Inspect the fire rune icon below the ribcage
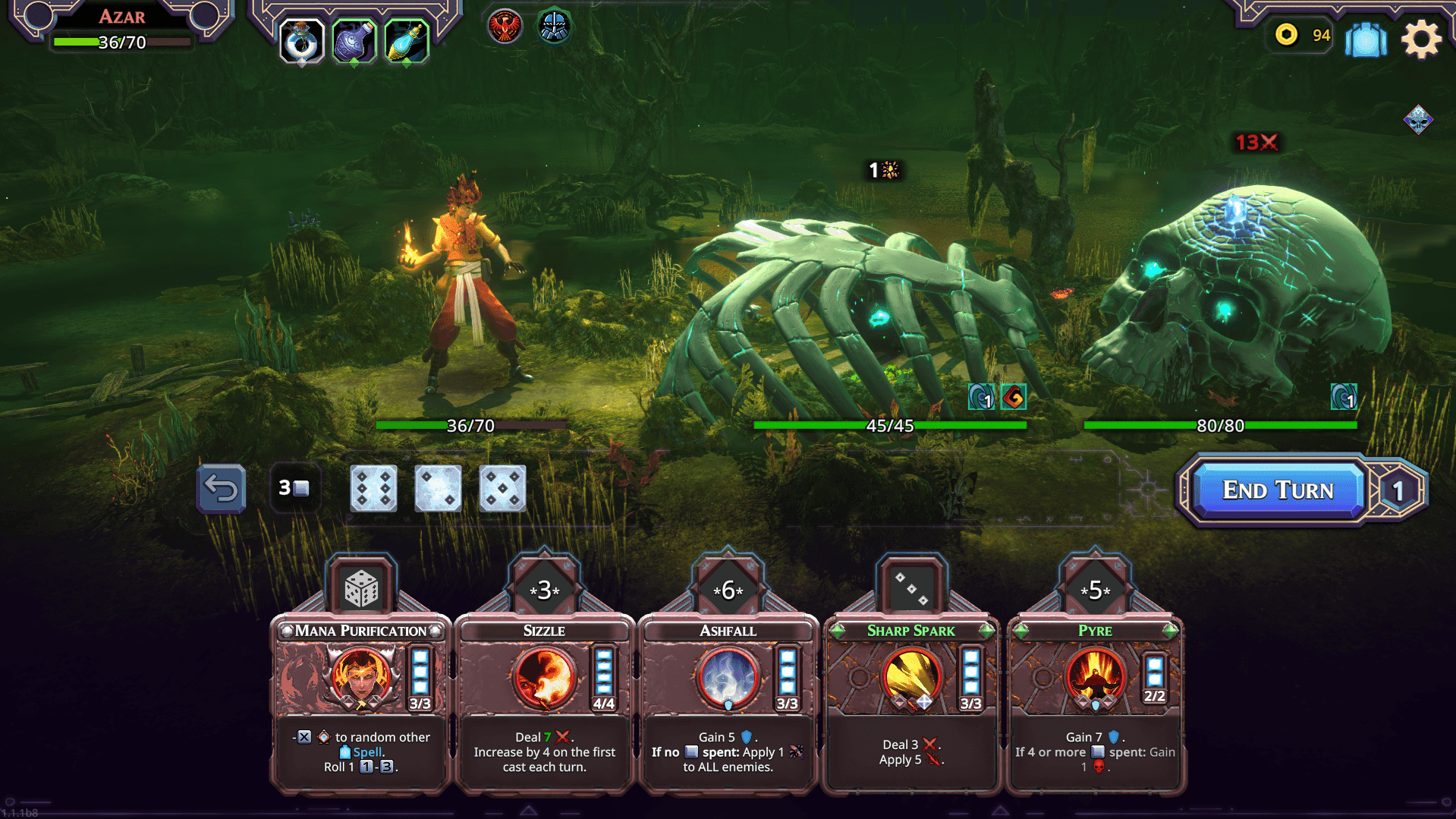 1014,397
